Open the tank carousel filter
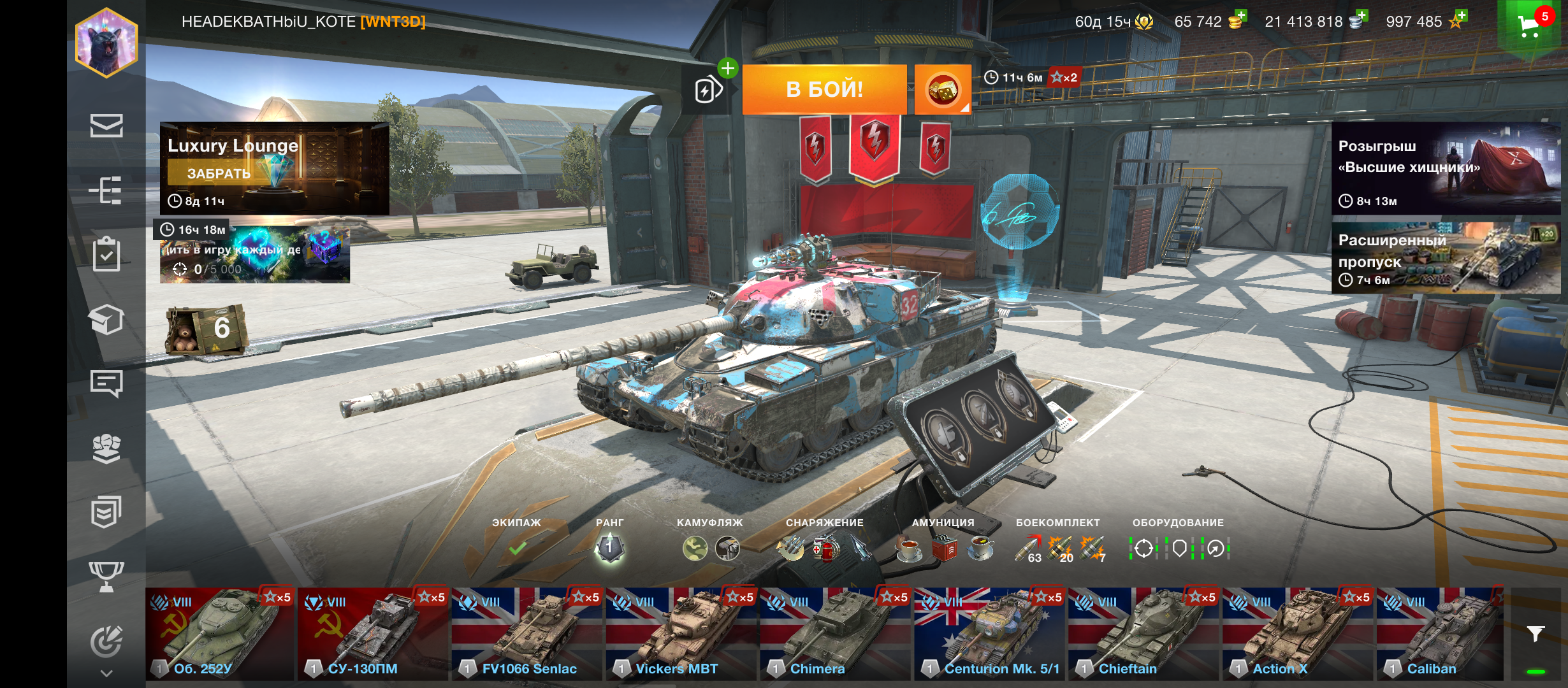The width and height of the screenshot is (1568, 688). coord(1535,634)
